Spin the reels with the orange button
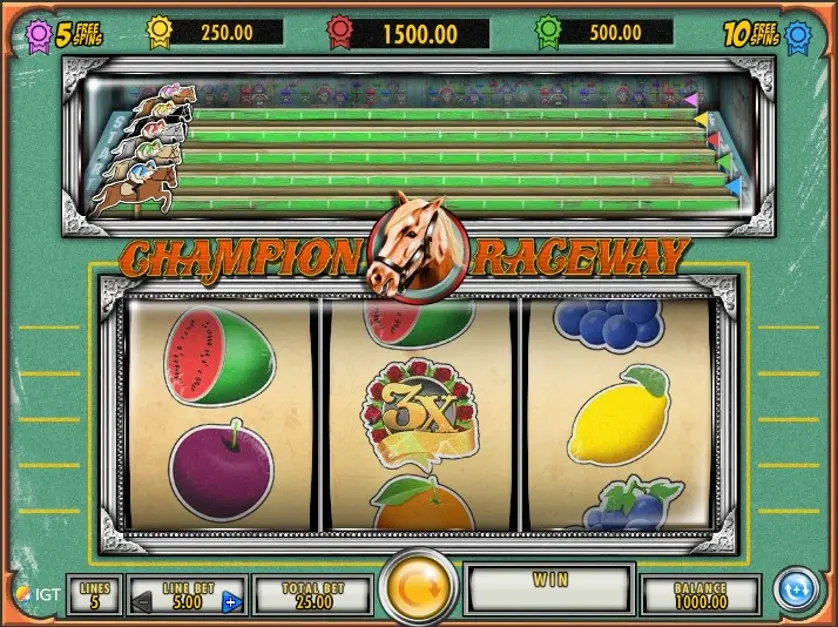This screenshot has width=838, height=627. pyautogui.click(x=419, y=590)
